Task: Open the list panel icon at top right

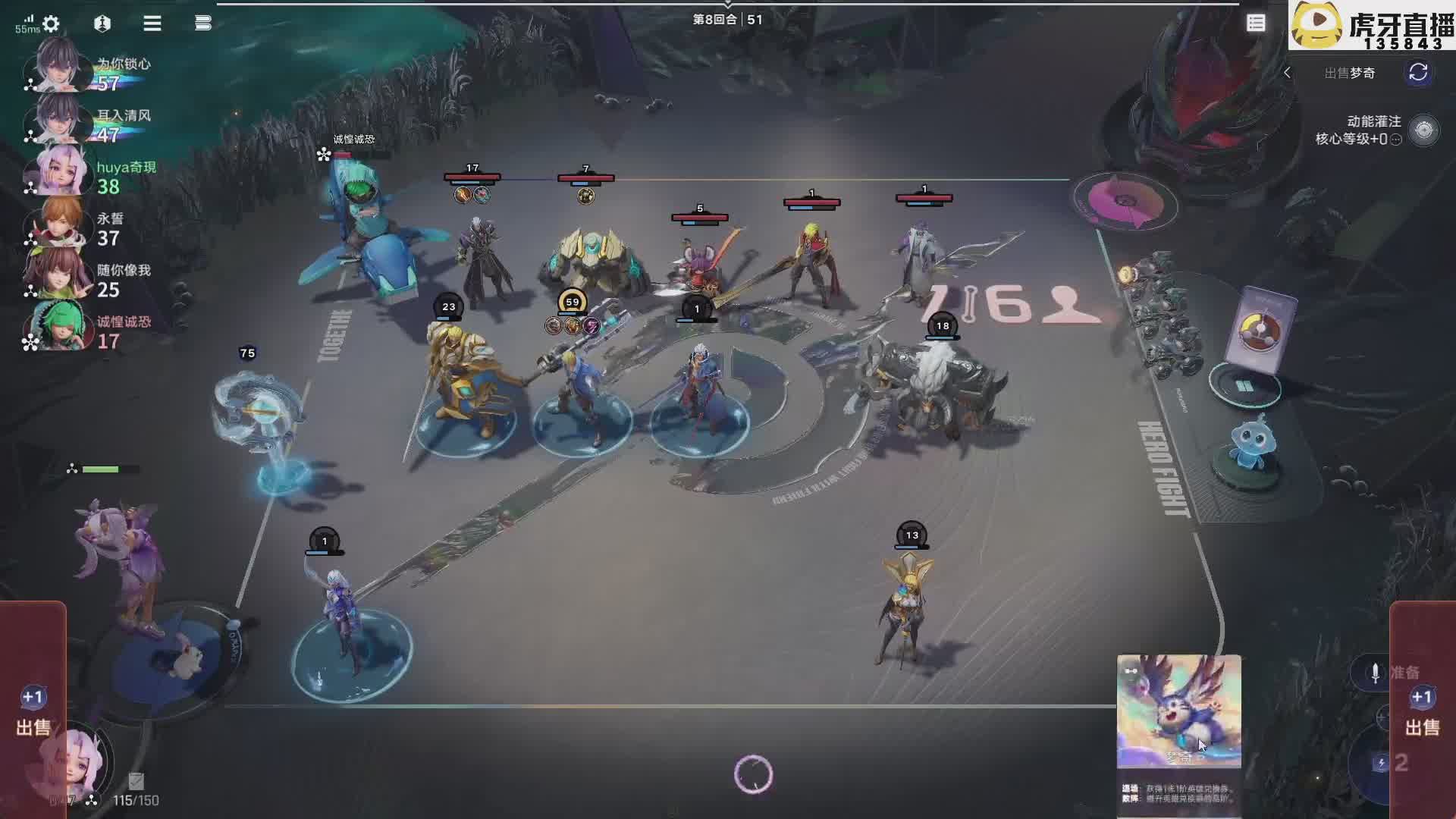Action: click(1256, 24)
